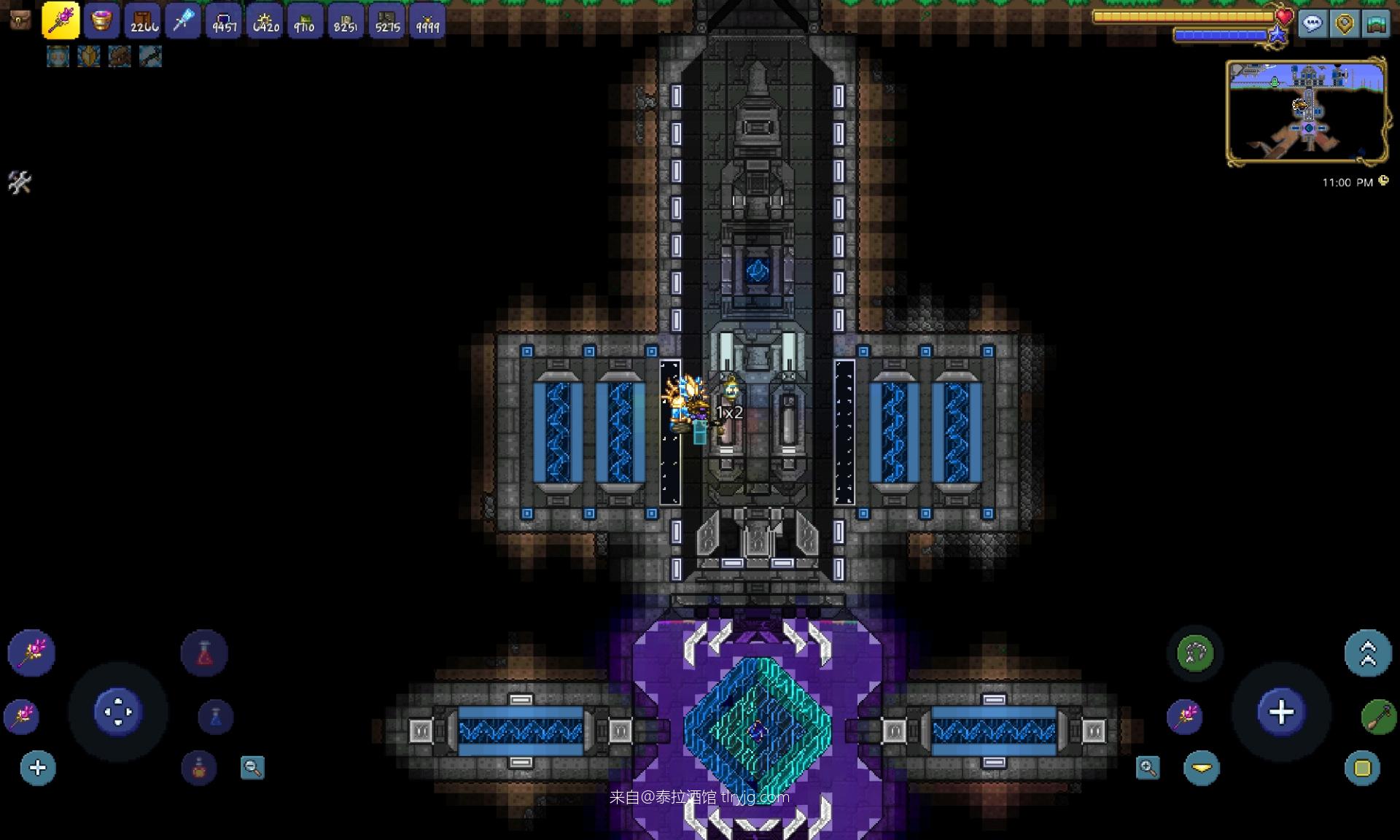The height and width of the screenshot is (840, 1400).
Task: Zoom in with the right magnifier button
Action: 1148,768
